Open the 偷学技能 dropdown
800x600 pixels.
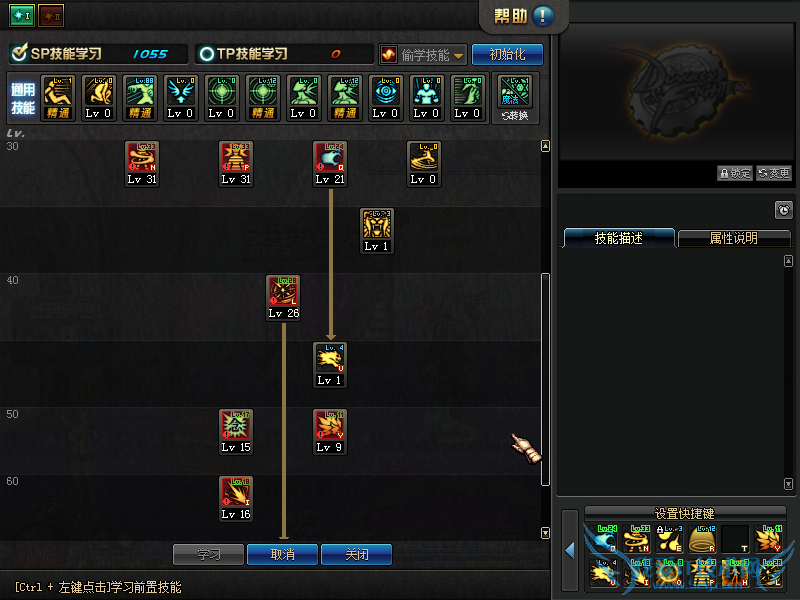click(x=424, y=54)
